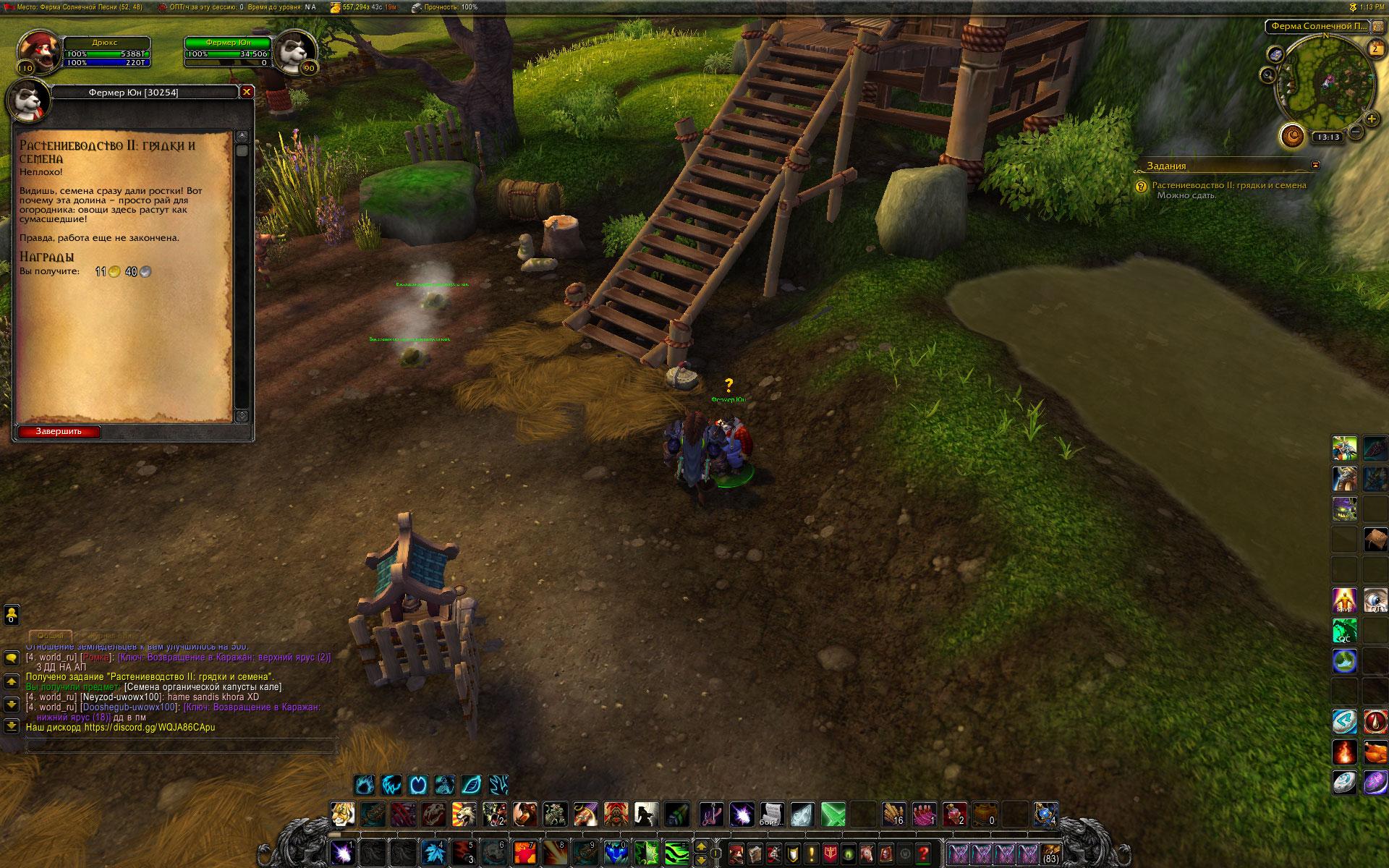Use the green crossed-swords ability
This screenshot has height=868, width=1389.
click(833, 814)
